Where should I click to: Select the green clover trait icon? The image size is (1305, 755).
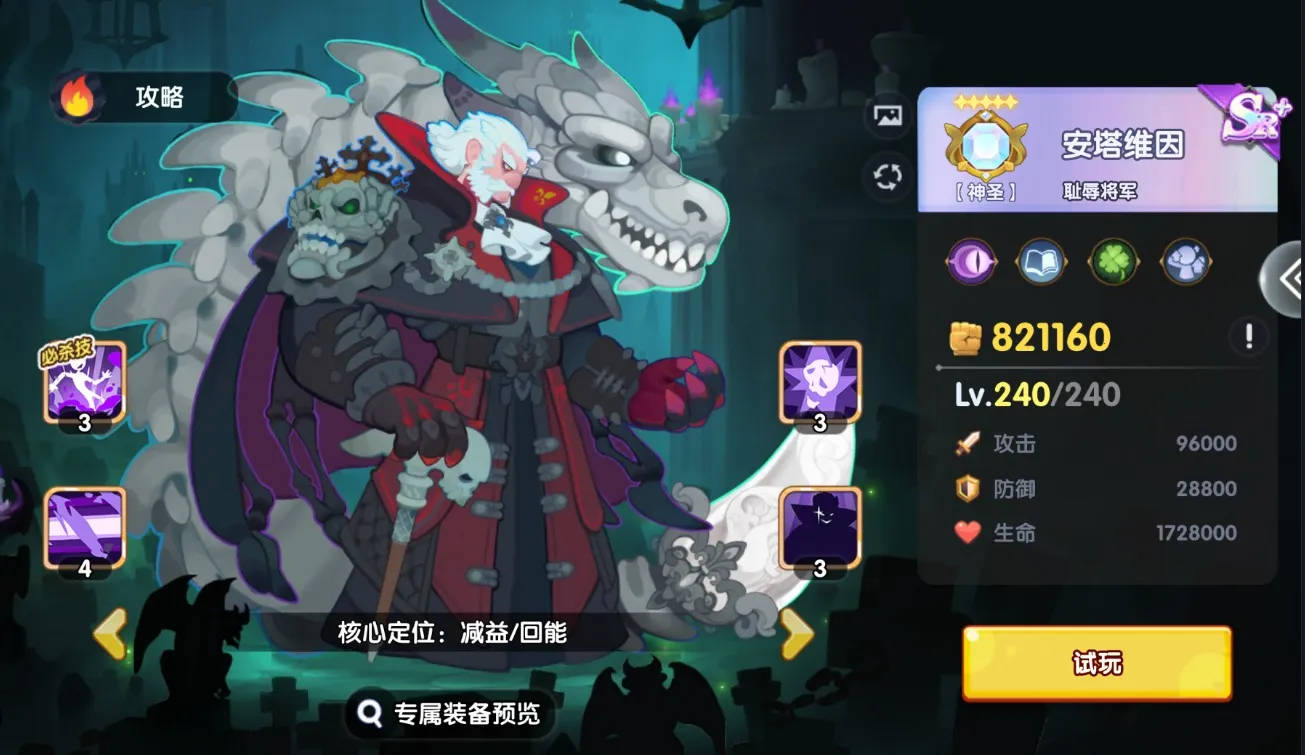[x=1112, y=261]
